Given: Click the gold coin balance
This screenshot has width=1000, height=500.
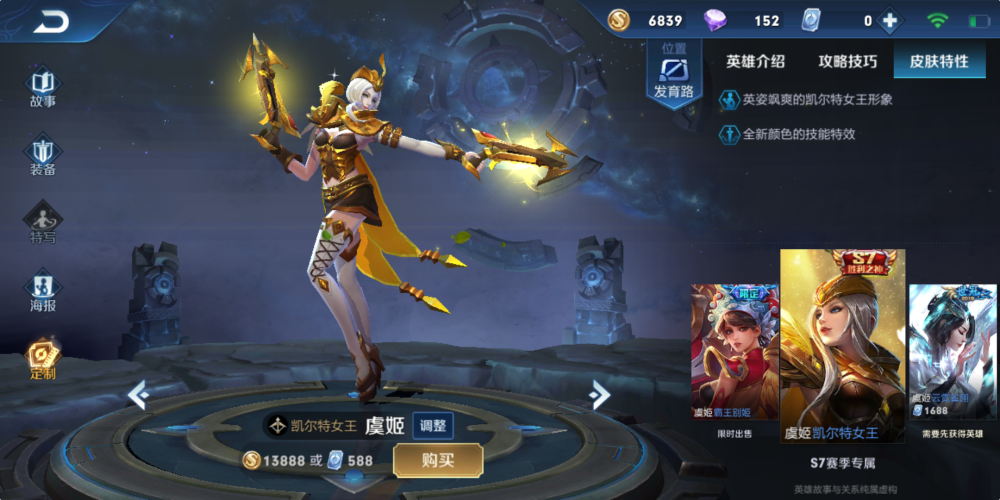Looking at the screenshot, I should tap(649, 21).
